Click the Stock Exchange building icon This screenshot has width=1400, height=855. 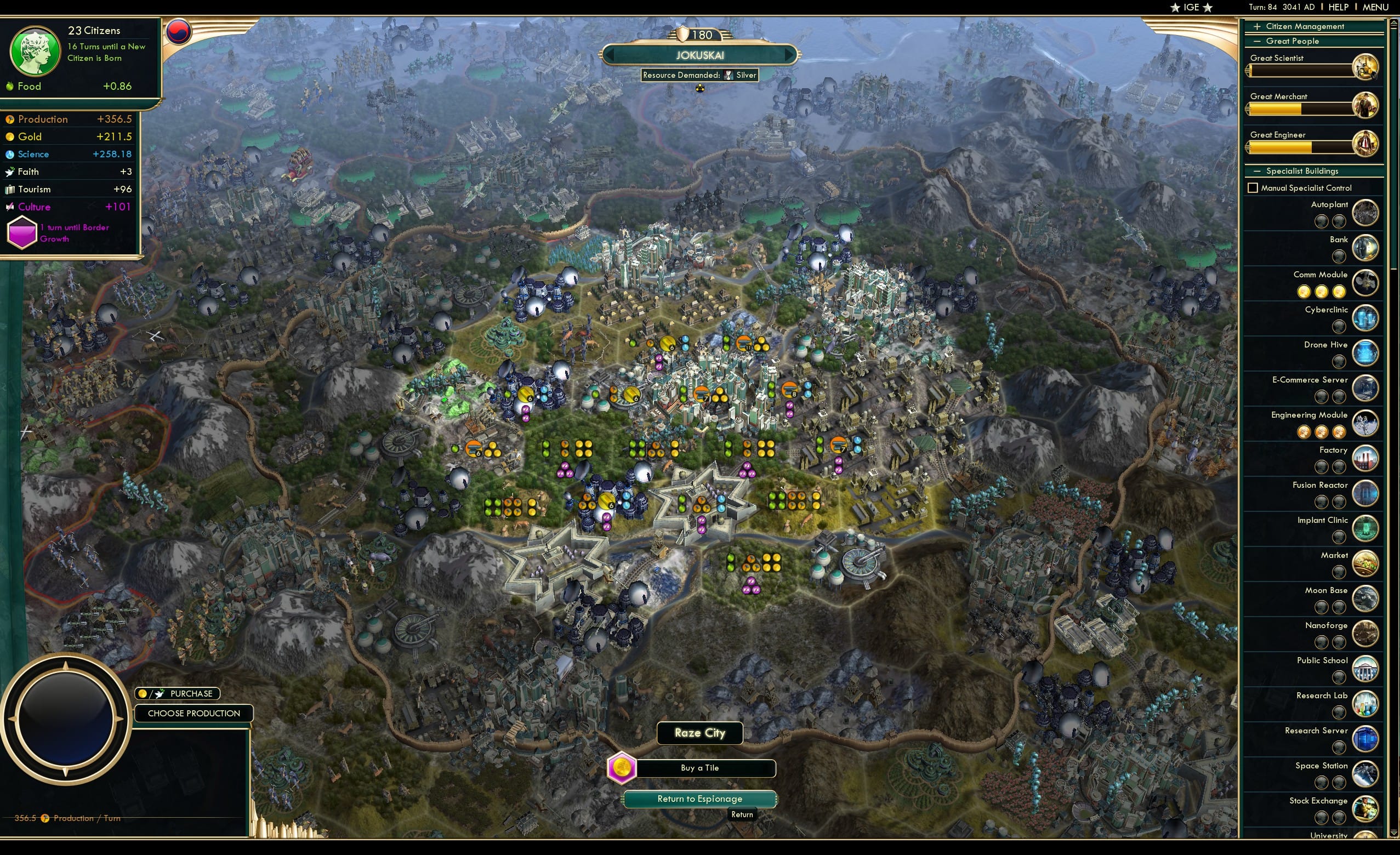coord(1367,809)
